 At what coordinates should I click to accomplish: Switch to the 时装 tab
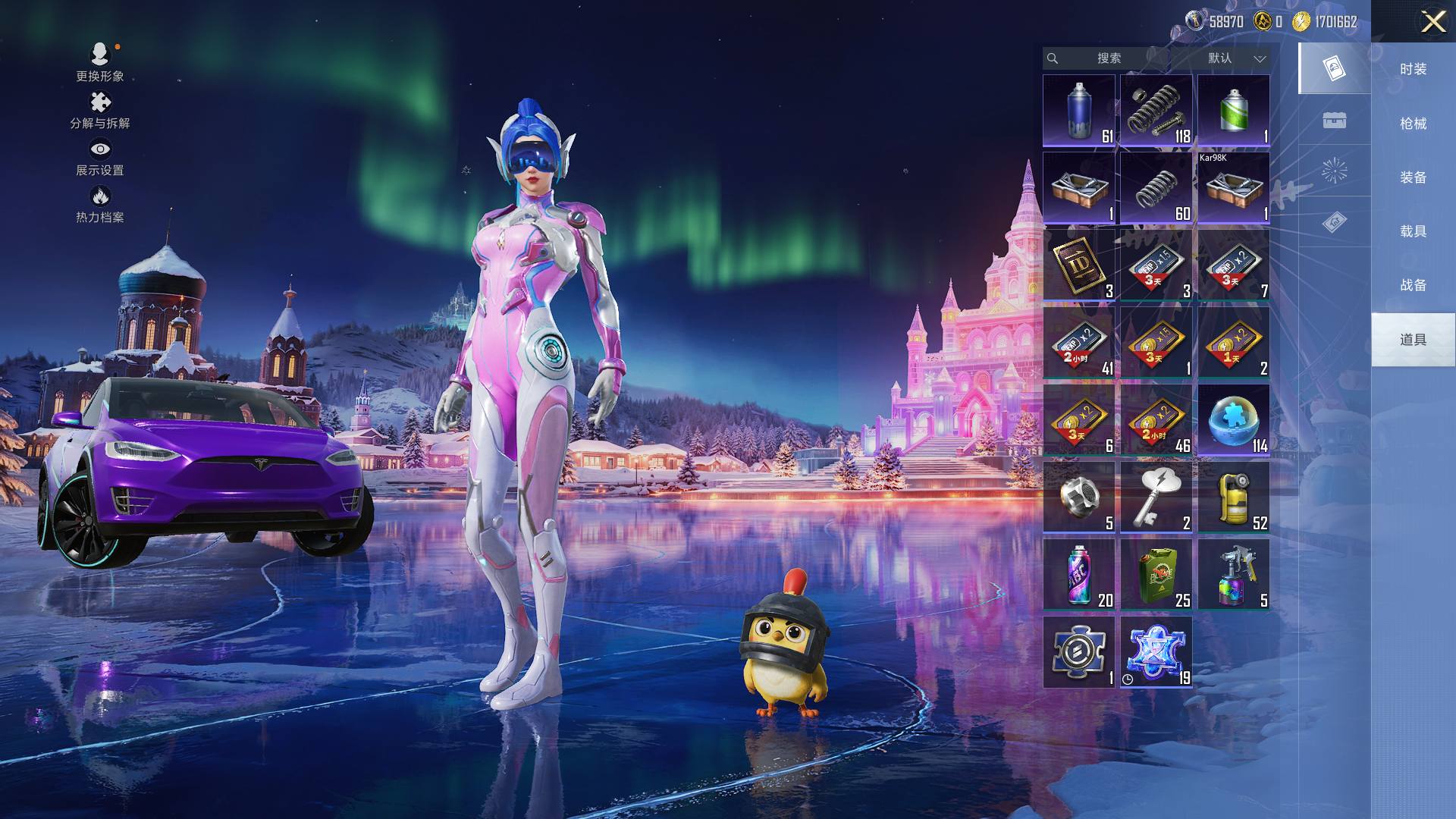[x=1413, y=69]
